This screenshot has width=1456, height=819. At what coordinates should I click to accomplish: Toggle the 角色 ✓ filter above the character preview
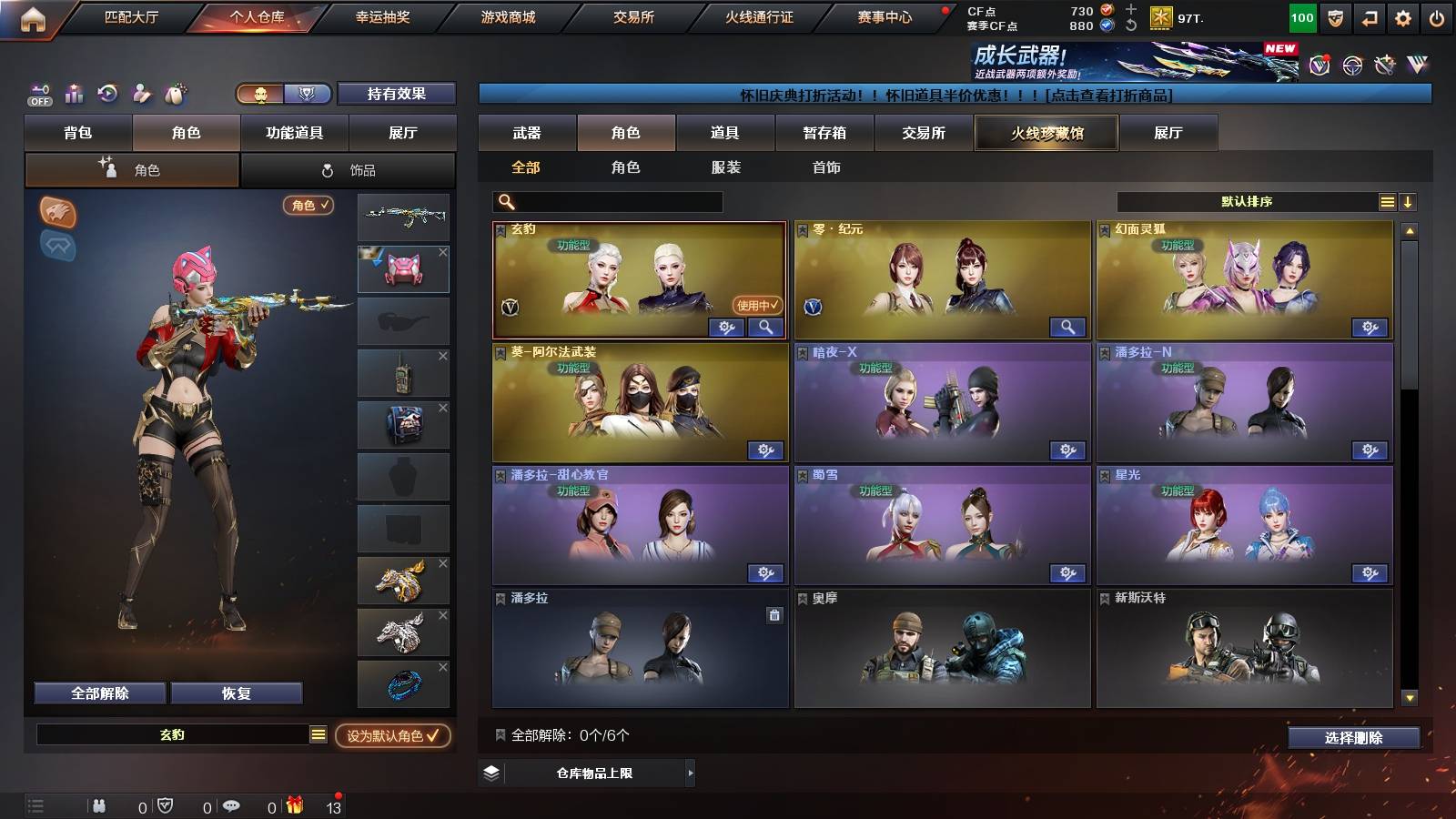pos(307,206)
